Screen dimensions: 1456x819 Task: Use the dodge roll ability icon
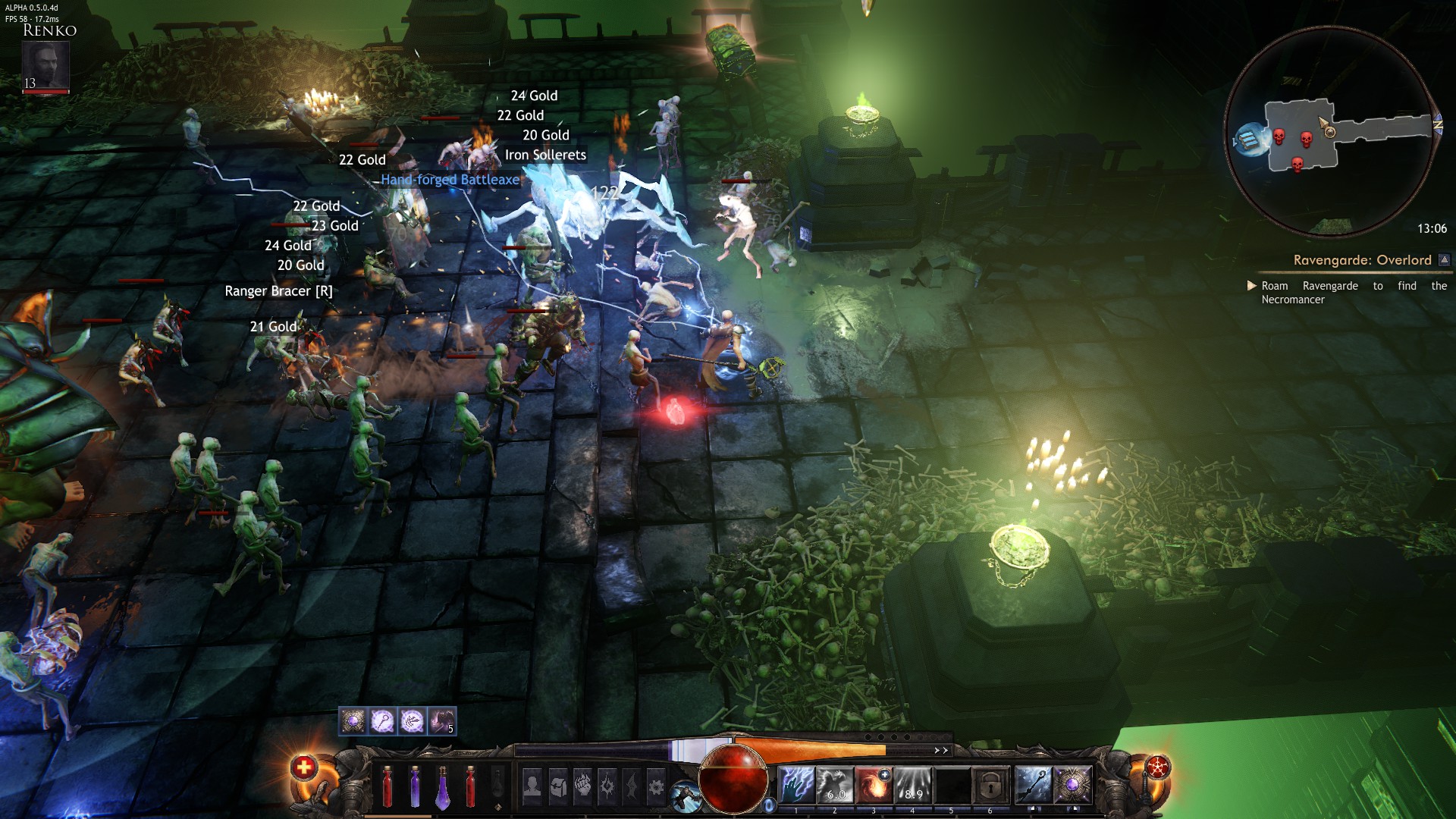[x=686, y=796]
